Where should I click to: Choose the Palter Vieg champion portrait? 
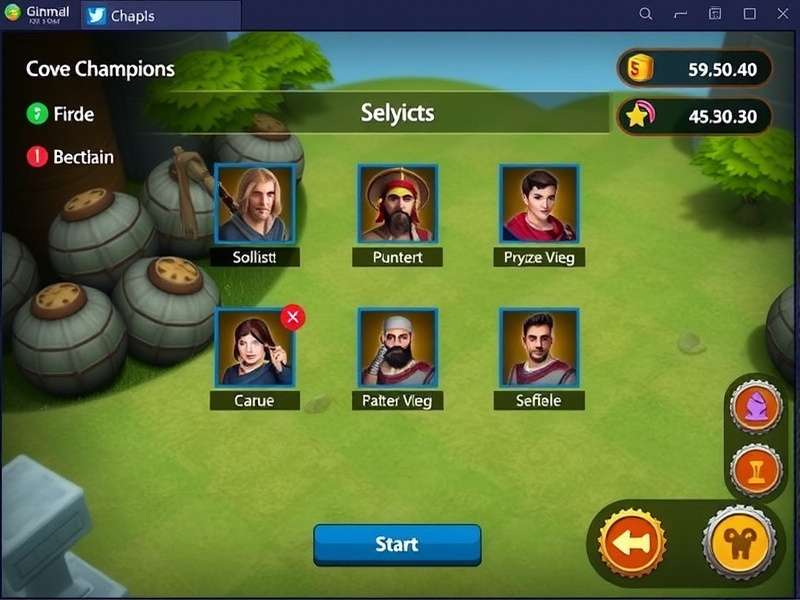tap(397, 347)
